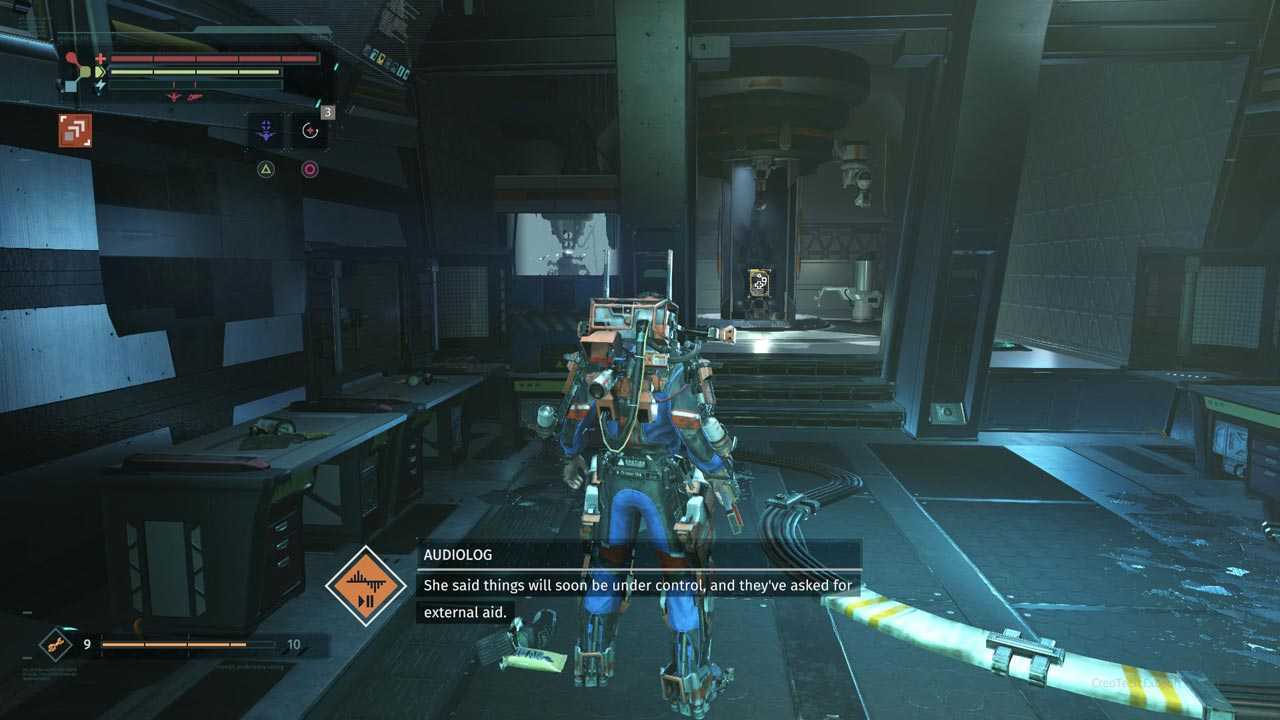The width and height of the screenshot is (1280, 720).
Task: Click the tech scrap diamond icon
Action: click(x=56, y=644)
